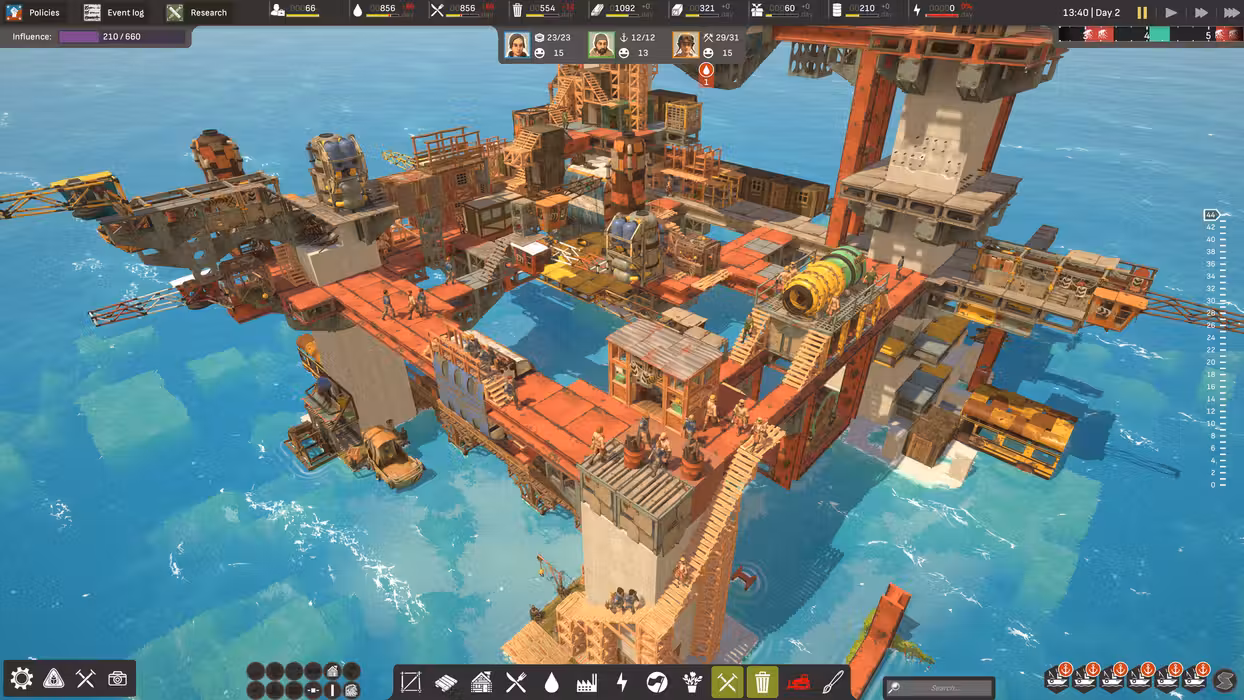Select the paintbrush tool
The height and width of the screenshot is (700, 1244).
(833, 683)
